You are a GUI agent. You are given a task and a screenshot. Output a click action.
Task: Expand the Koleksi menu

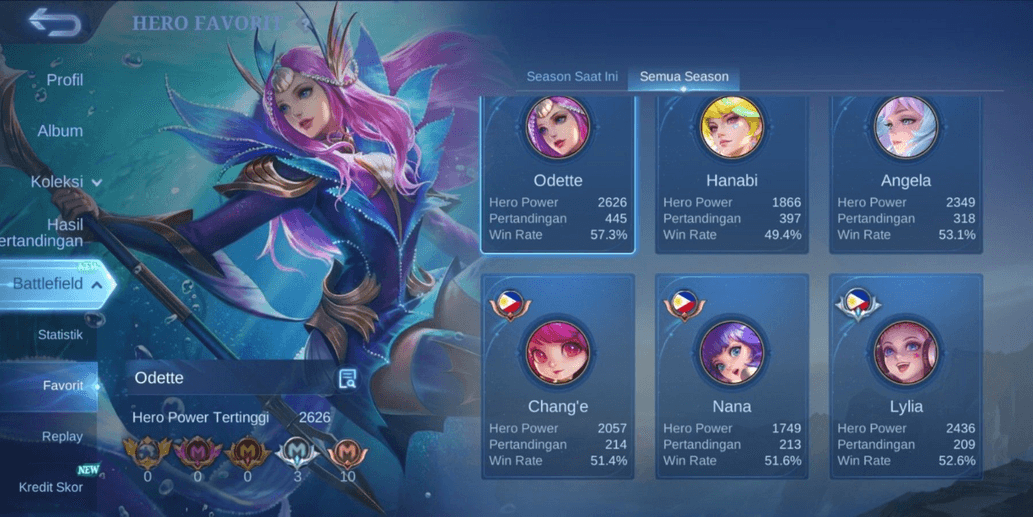[x=66, y=182]
